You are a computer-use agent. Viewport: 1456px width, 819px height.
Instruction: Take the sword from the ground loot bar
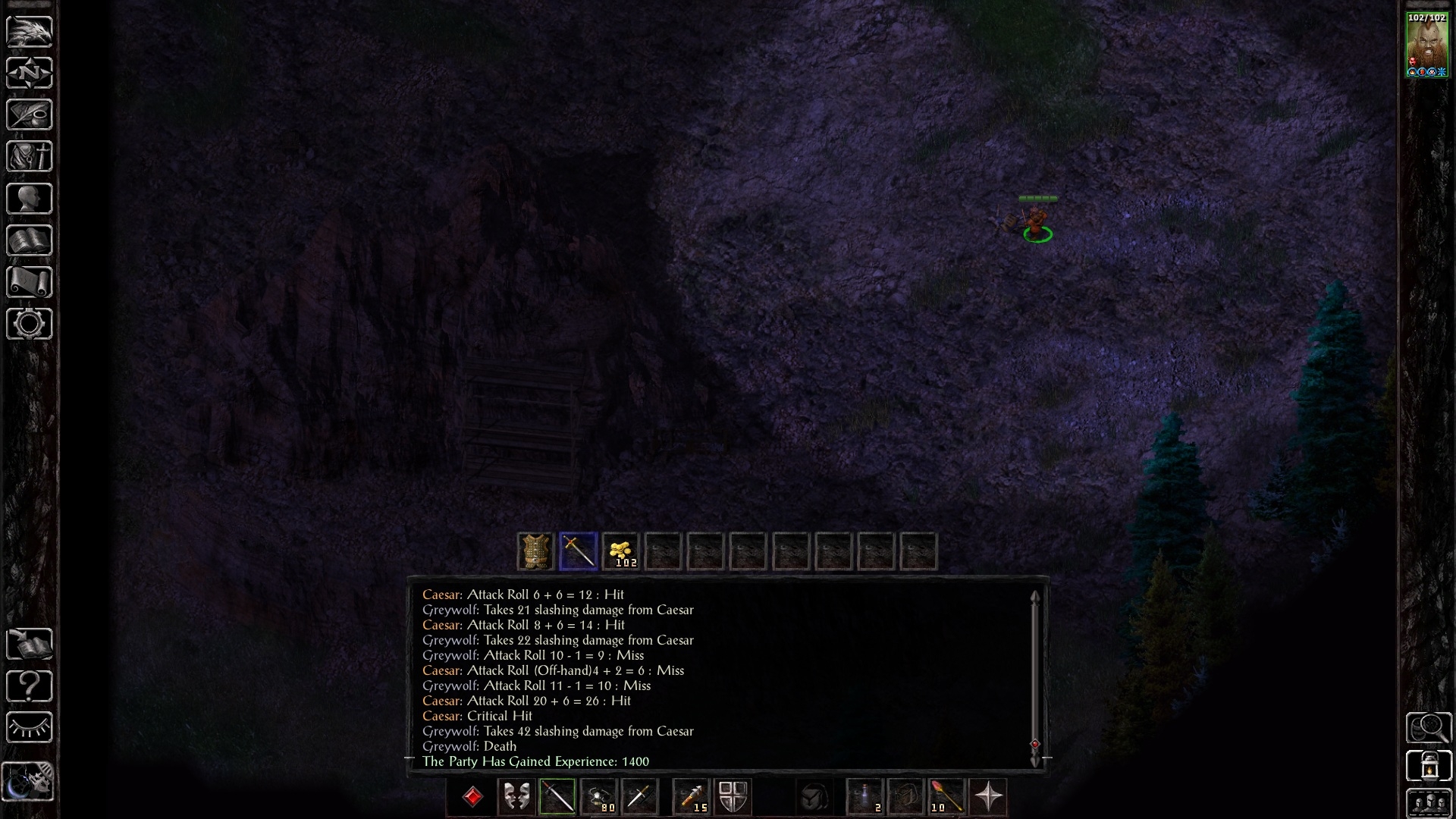click(x=579, y=551)
